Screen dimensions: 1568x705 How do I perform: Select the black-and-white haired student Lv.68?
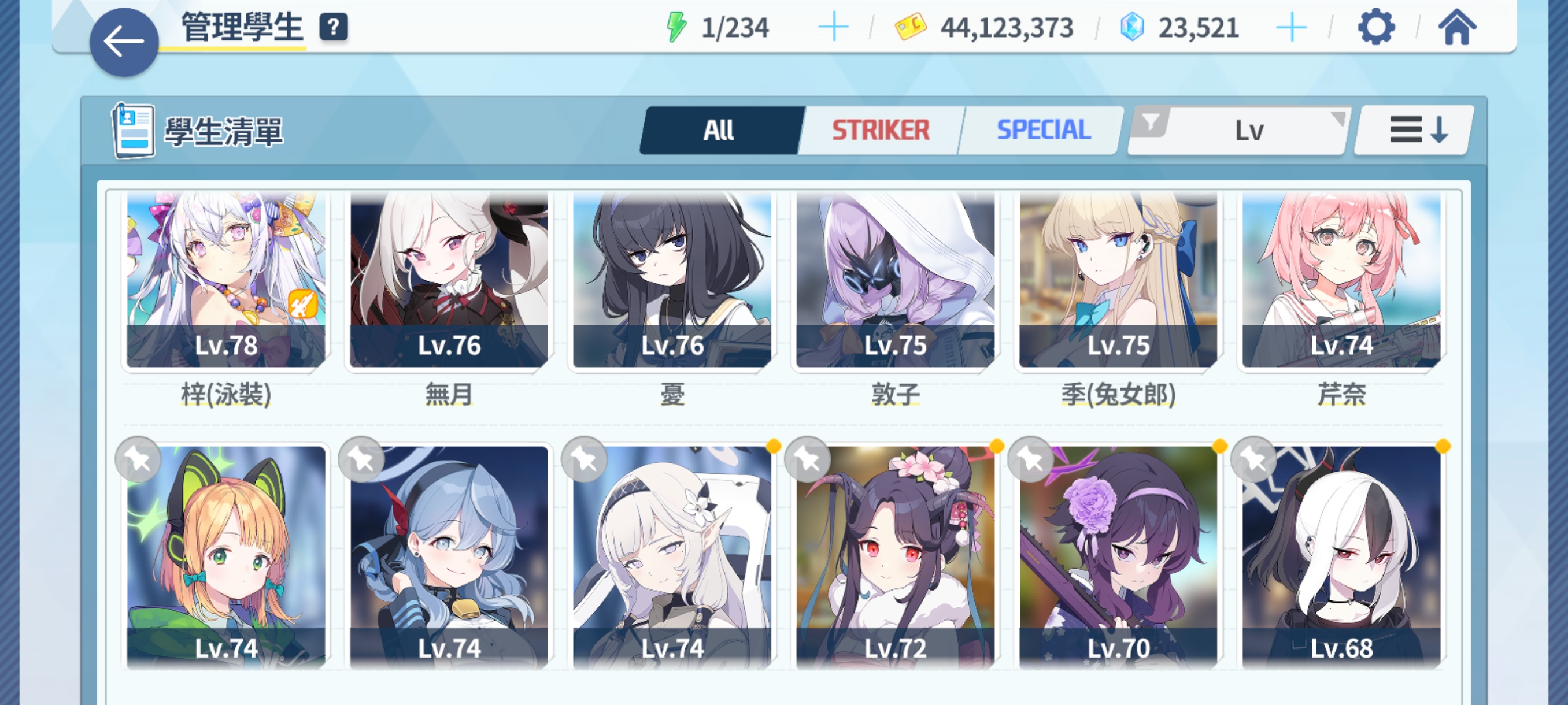[1341, 556]
